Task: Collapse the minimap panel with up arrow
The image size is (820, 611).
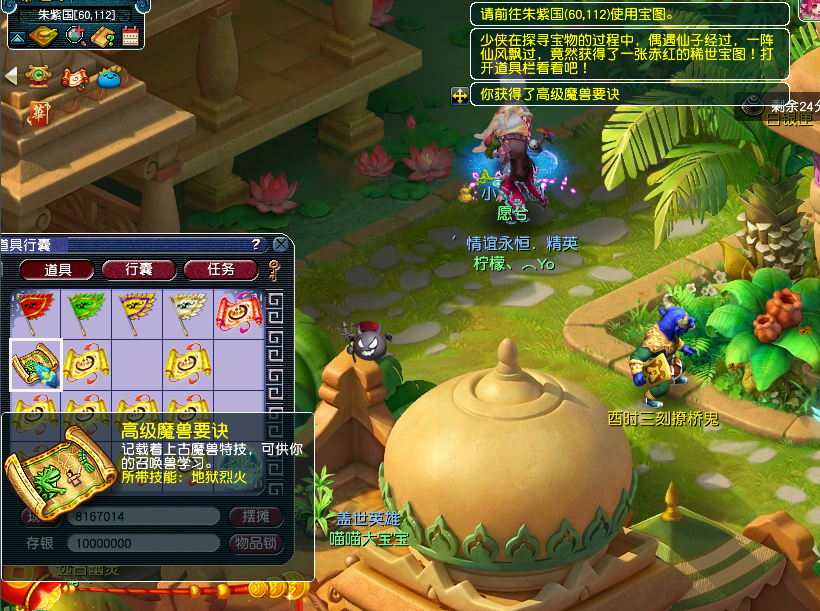Action: click(18, 38)
